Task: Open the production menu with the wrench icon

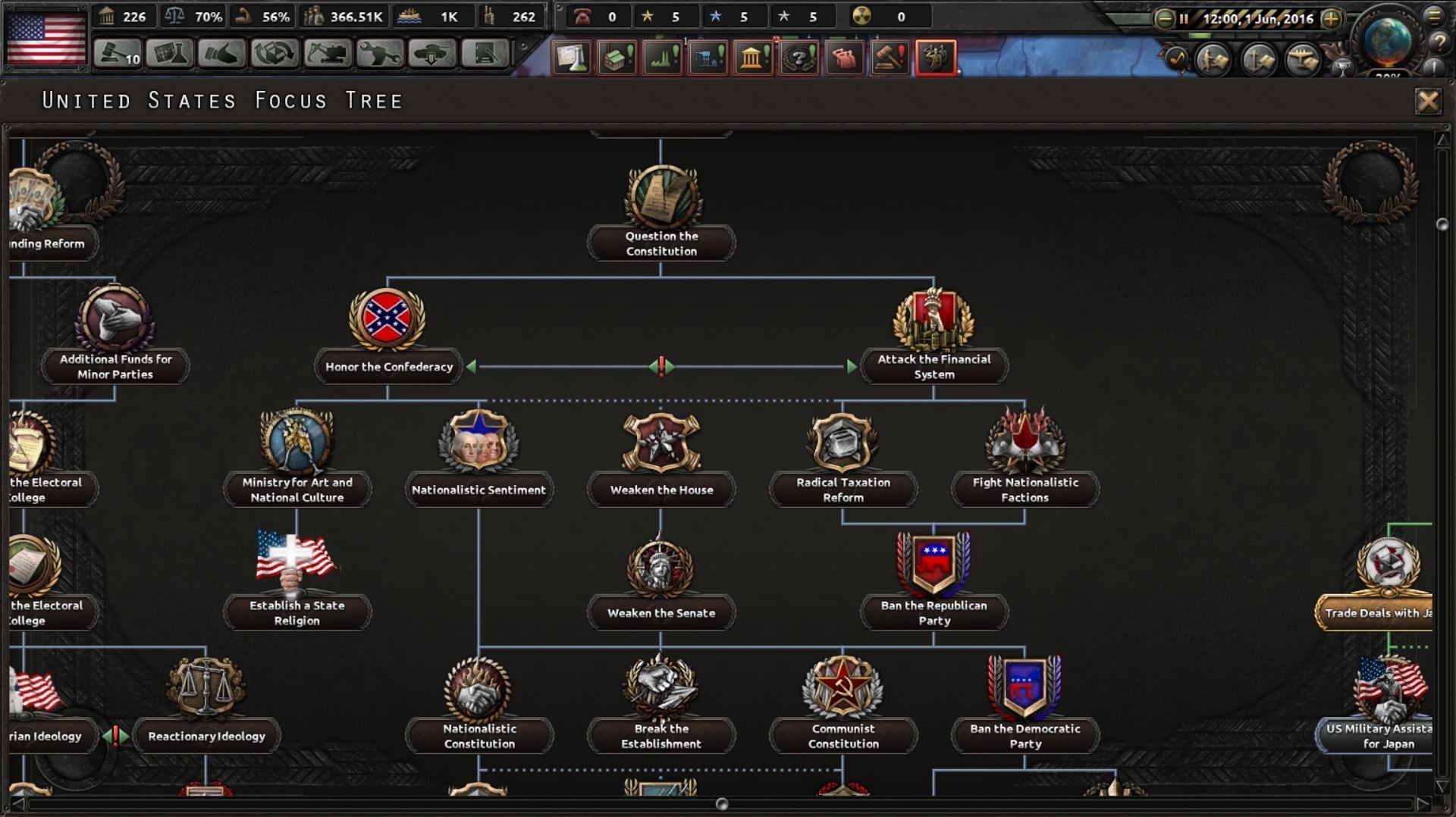Action: click(381, 55)
